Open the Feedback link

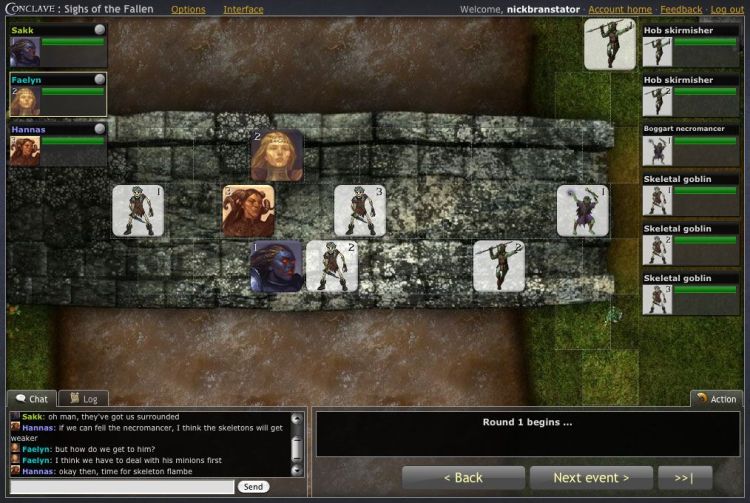coord(681,10)
